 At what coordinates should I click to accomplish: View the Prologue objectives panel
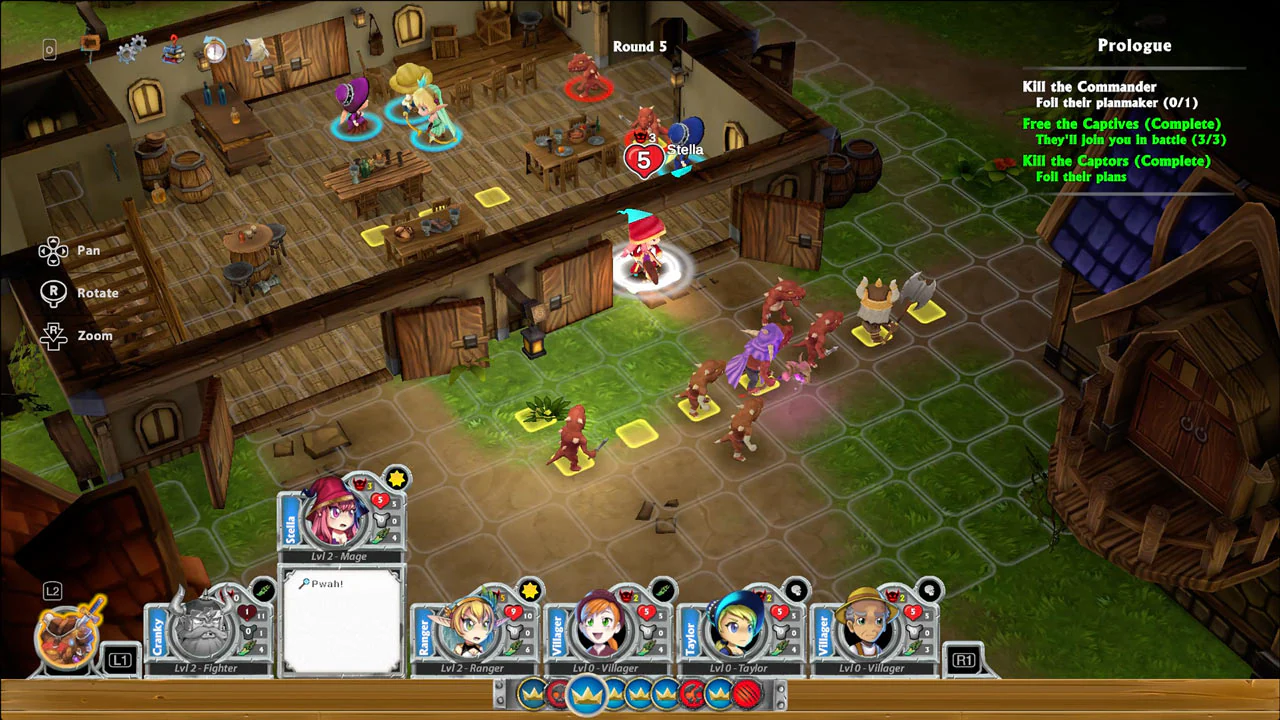[1133, 112]
